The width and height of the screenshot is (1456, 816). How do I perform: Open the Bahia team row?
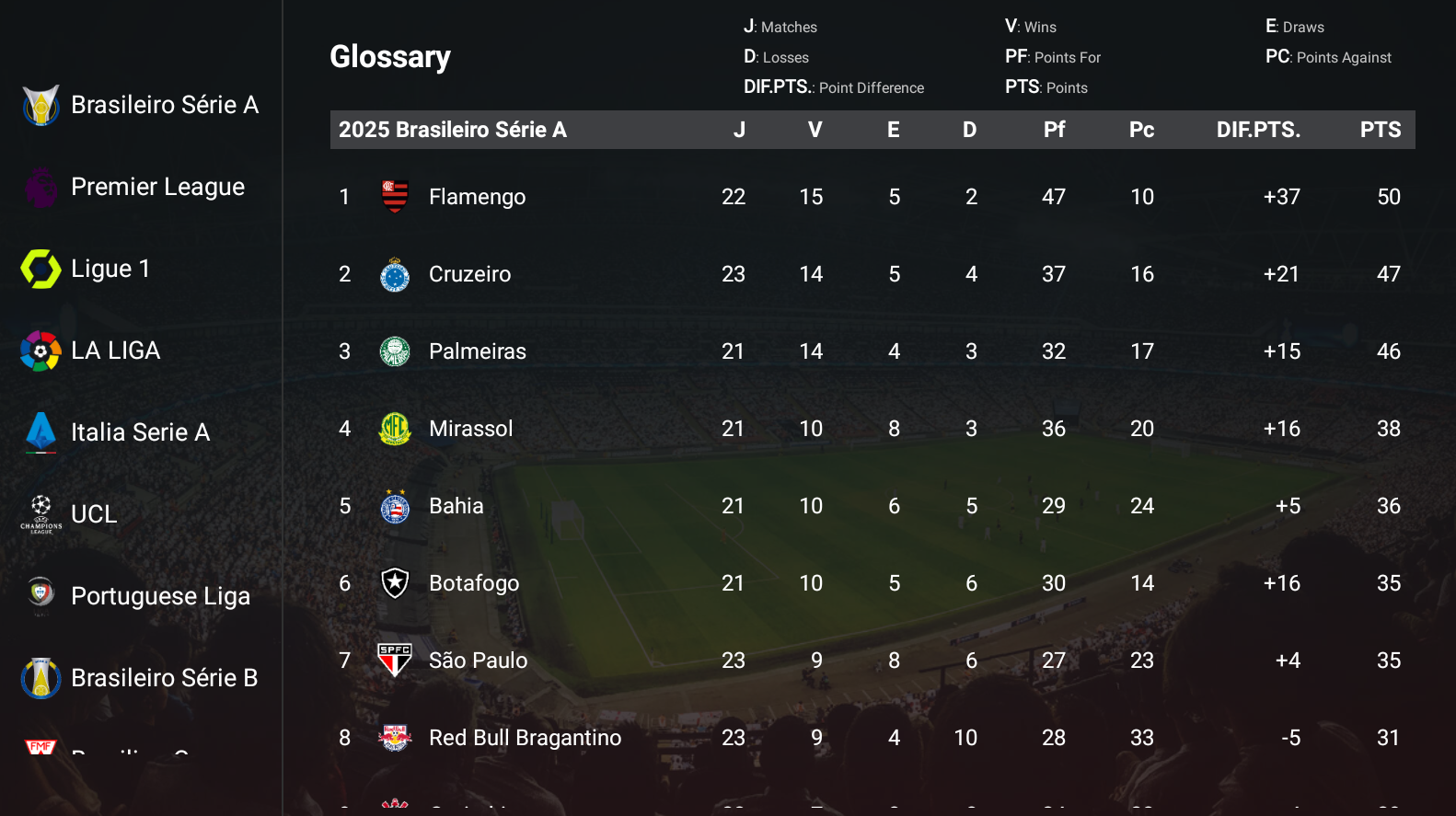(x=456, y=506)
